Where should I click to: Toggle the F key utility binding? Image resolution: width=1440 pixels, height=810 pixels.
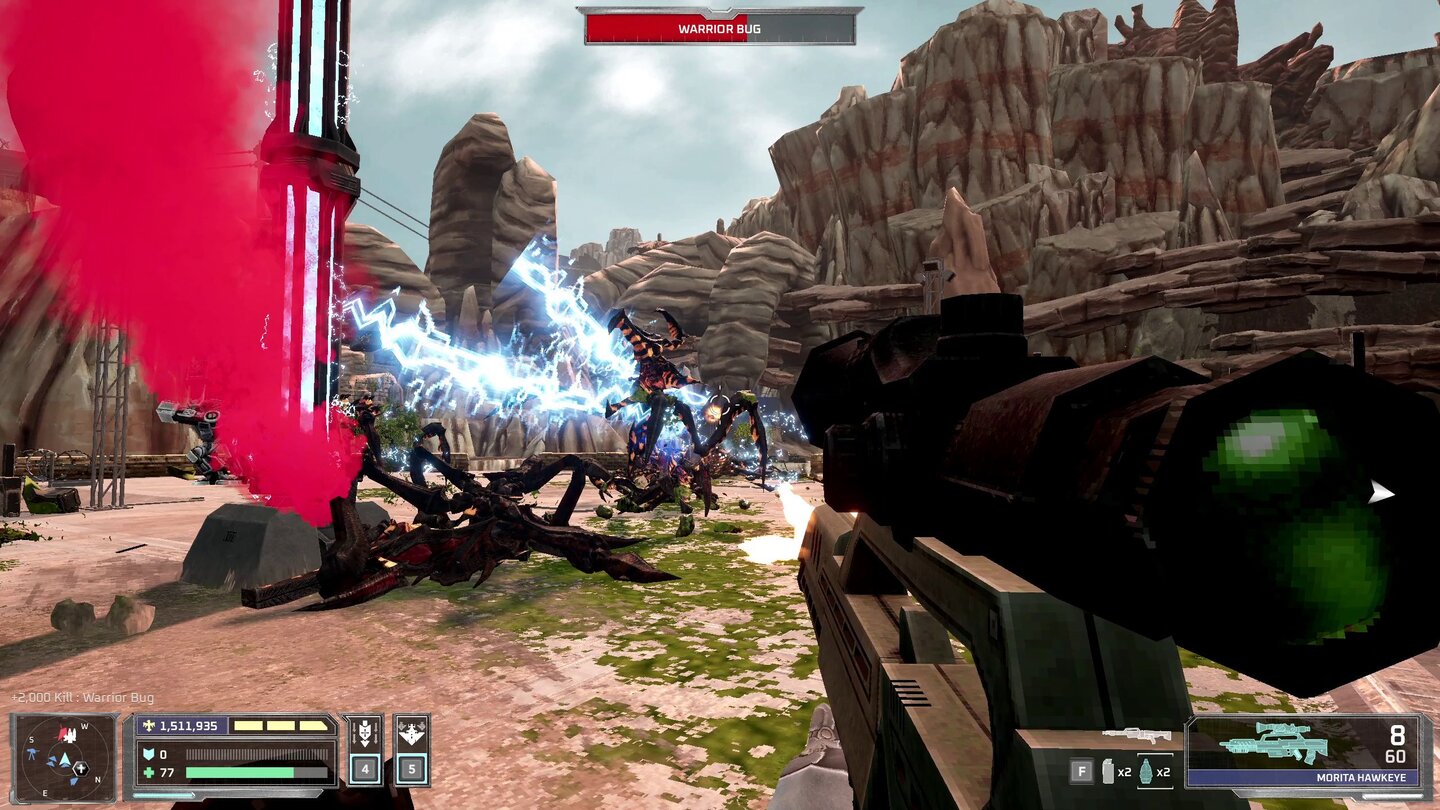click(x=1082, y=770)
